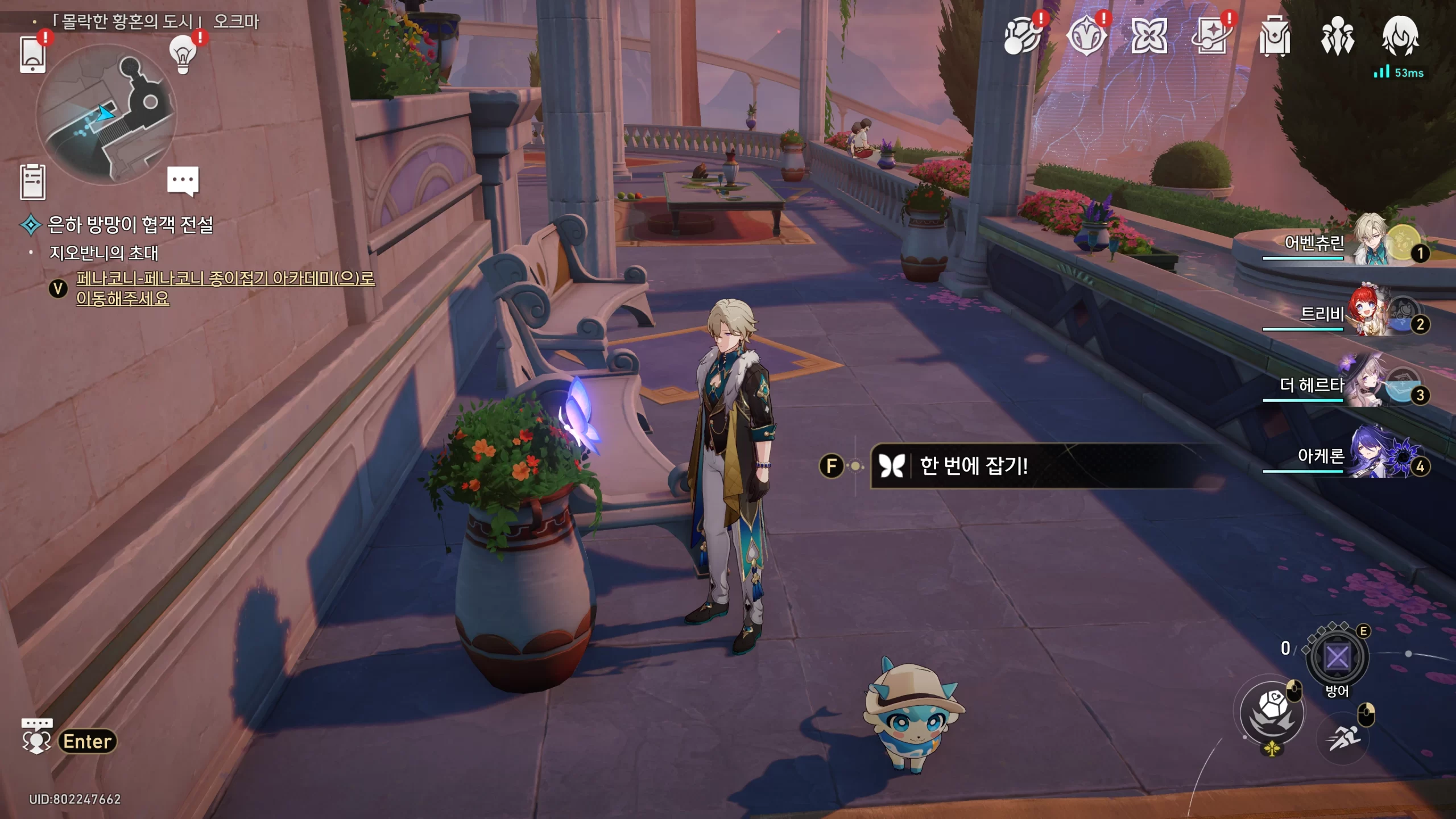Open the lightbulb tips icon
1456x819 pixels.
coord(183,55)
